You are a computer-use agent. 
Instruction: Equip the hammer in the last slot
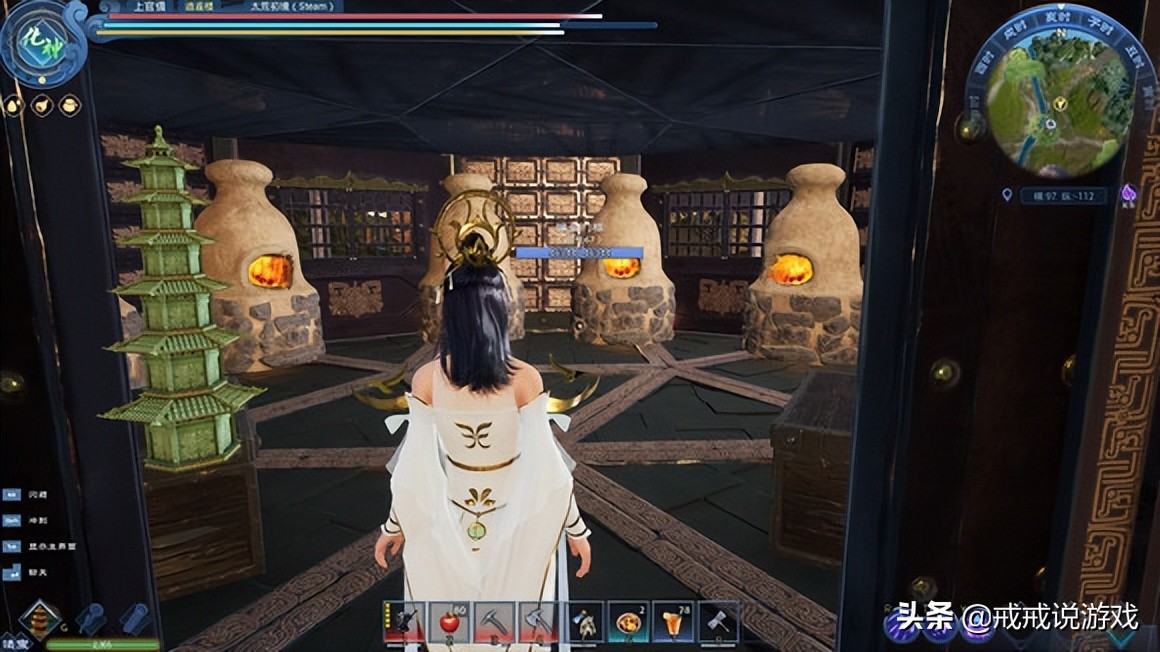point(719,622)
